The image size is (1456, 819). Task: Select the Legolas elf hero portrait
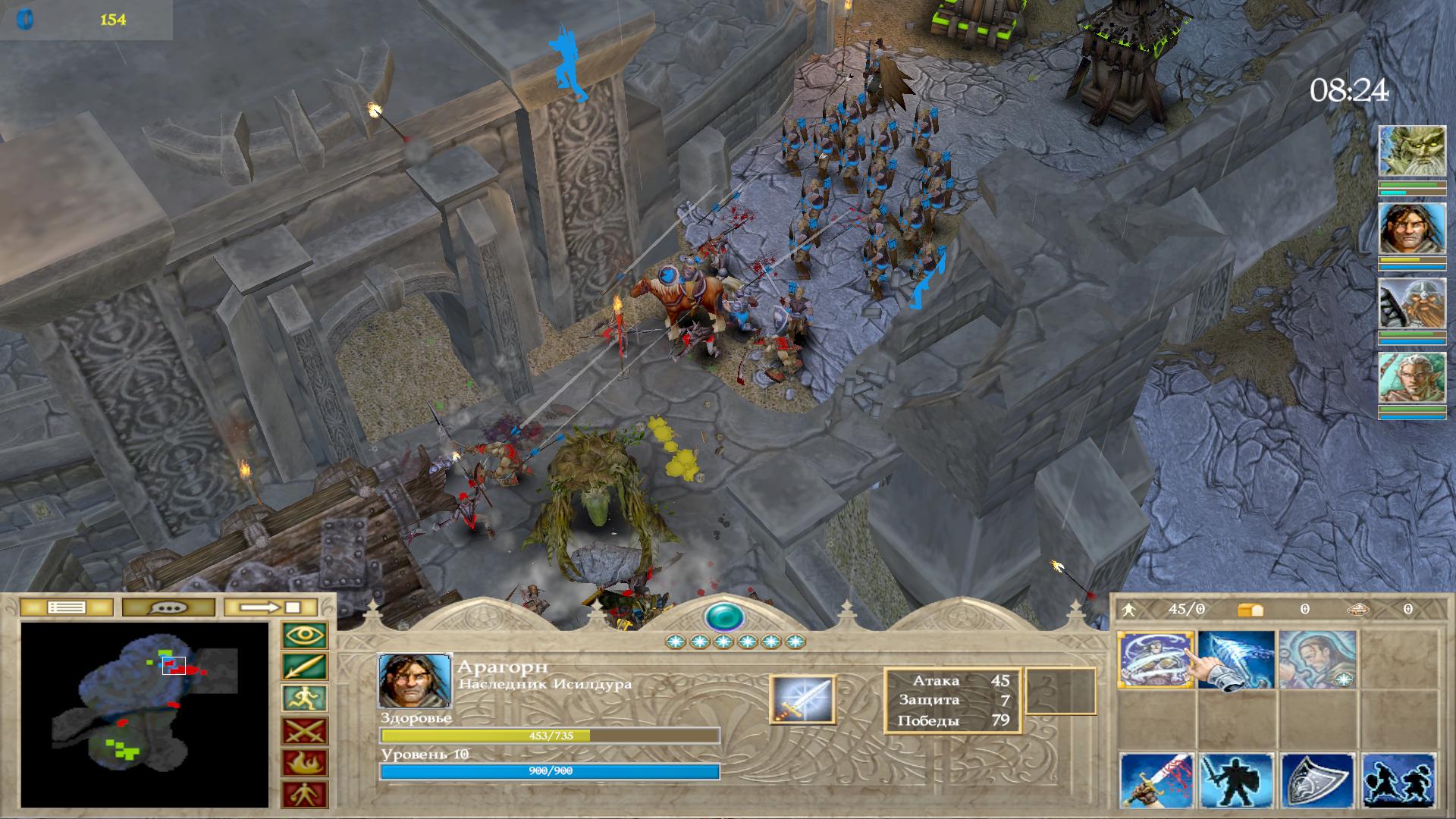coord(1411,378)
